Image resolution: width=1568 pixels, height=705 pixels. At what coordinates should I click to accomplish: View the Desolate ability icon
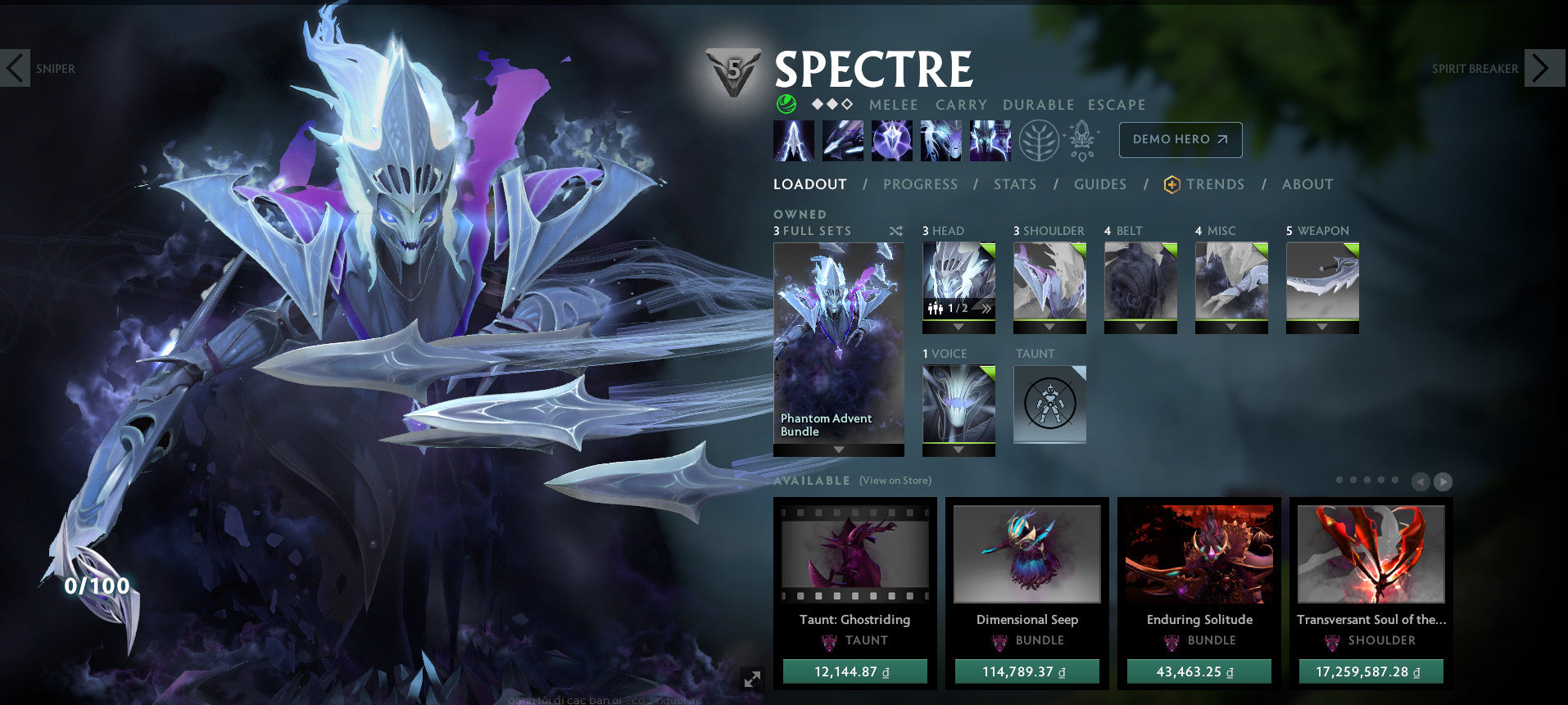[x=843, y=139]
